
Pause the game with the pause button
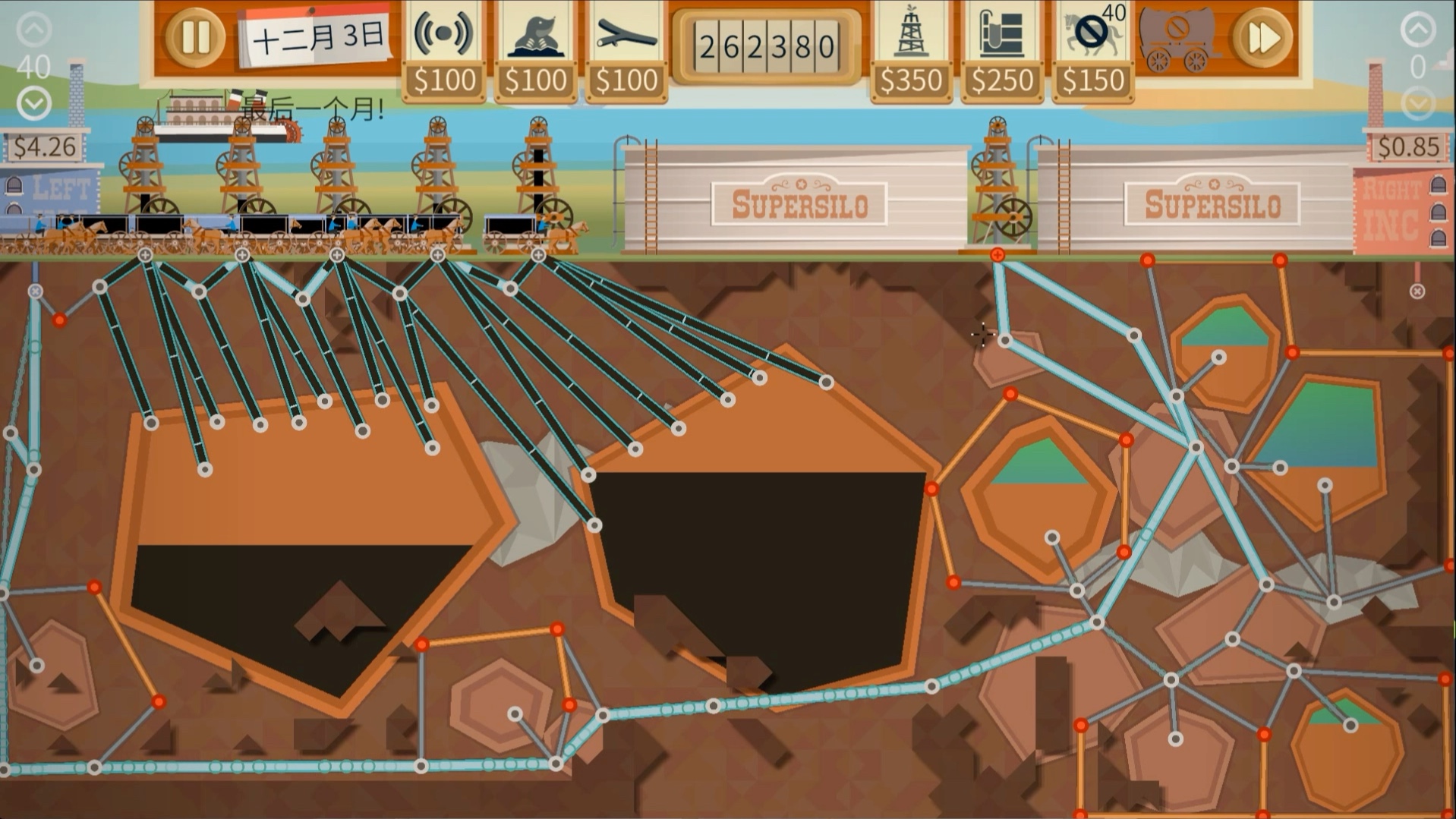[x=194, y=38]
